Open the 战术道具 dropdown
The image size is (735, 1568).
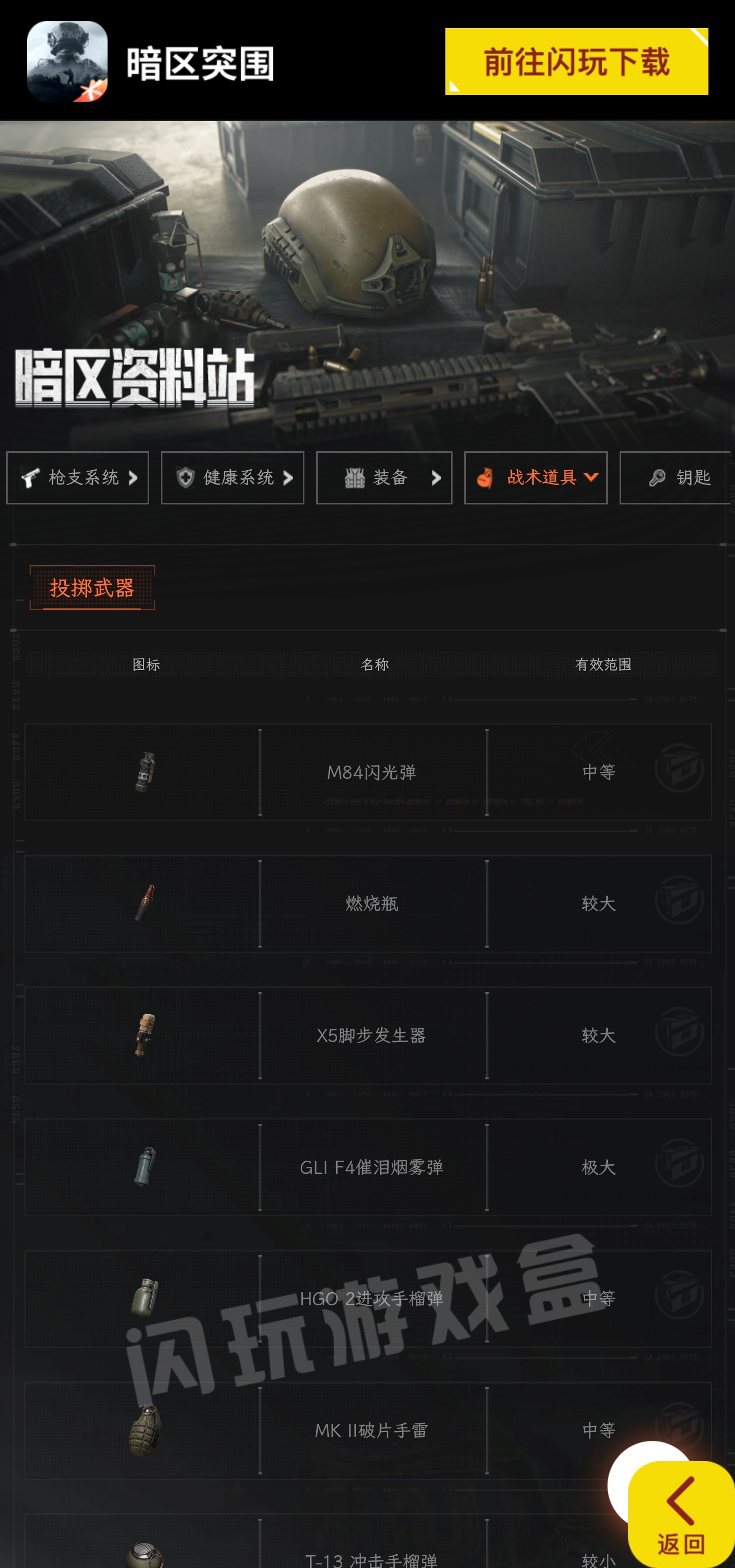591,478
